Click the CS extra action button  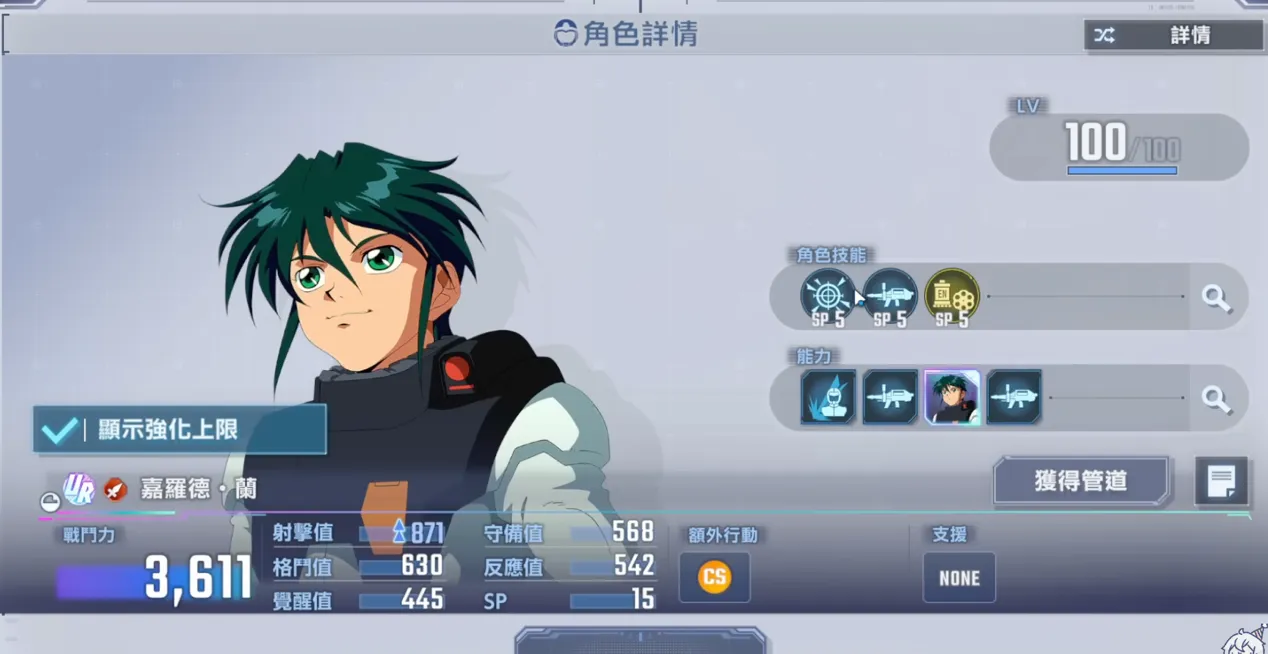coord(714,577)
